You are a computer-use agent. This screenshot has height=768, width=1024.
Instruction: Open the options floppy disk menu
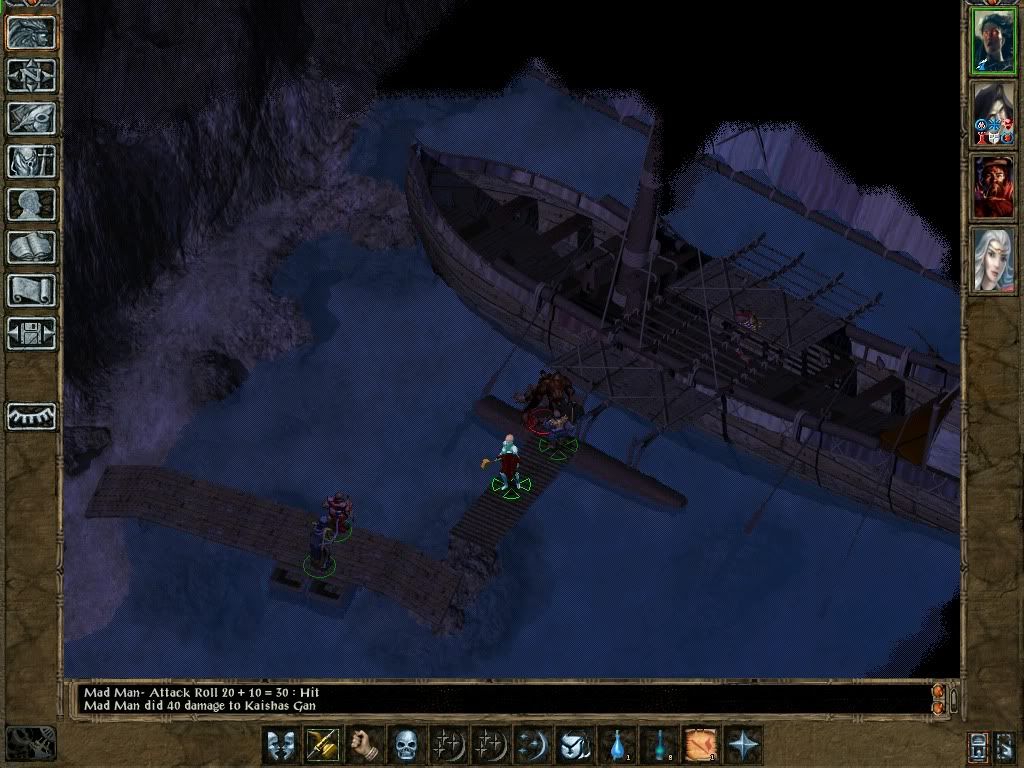(x=31, y=333)
